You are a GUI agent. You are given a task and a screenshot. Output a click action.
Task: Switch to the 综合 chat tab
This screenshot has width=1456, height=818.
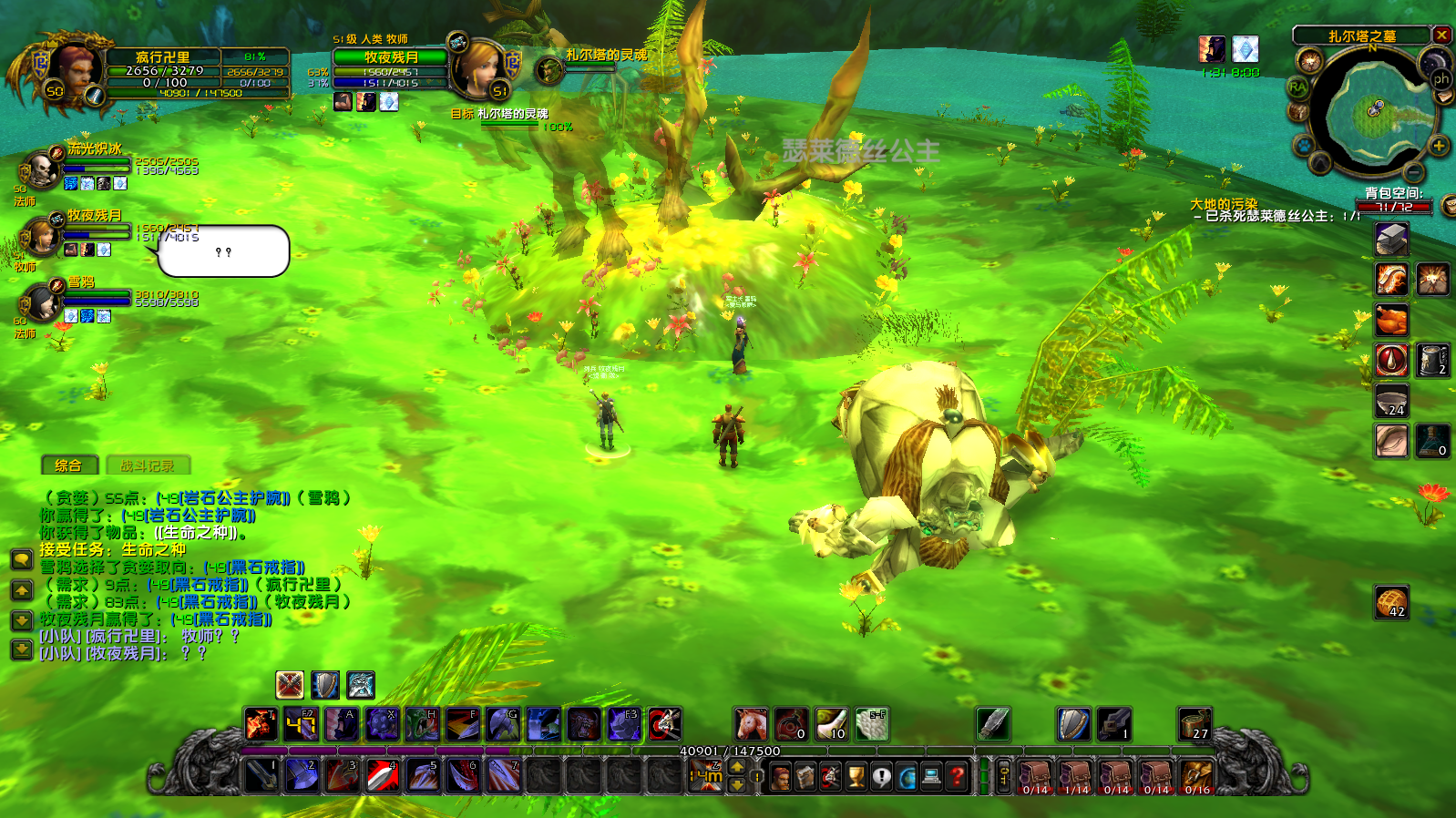pos(68,465)
